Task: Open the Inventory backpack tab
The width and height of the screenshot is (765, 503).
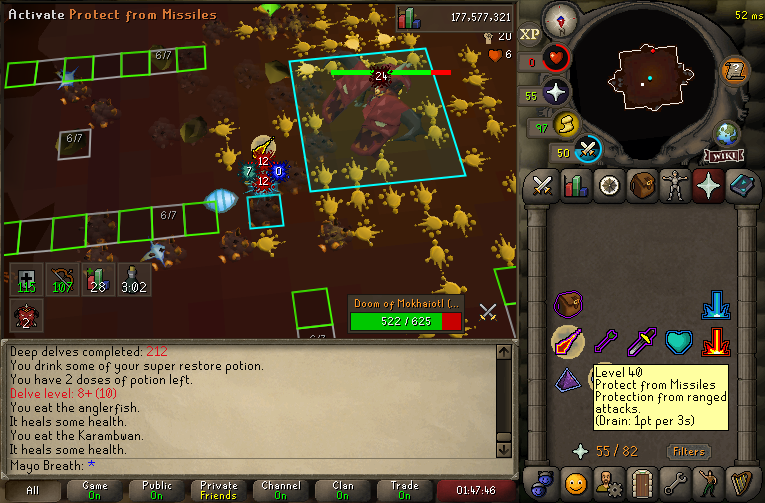Action: click(641, 186)
